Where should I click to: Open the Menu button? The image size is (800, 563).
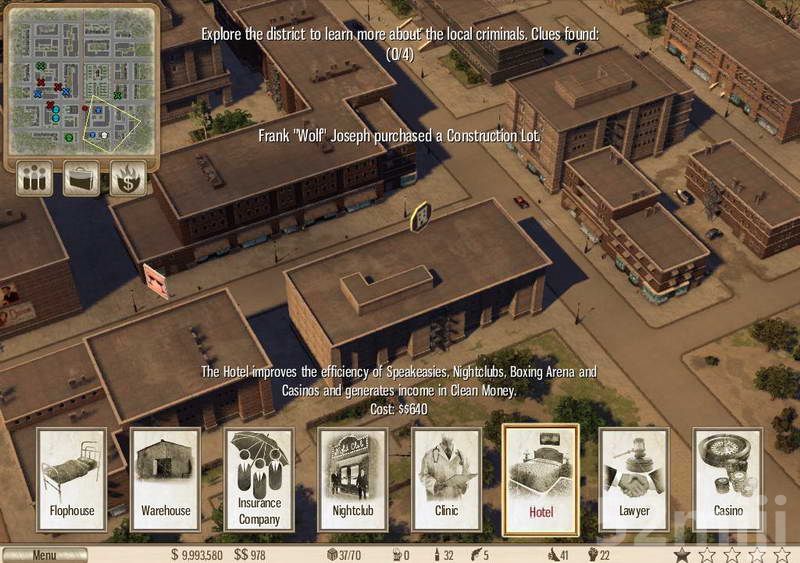(44, 555)
